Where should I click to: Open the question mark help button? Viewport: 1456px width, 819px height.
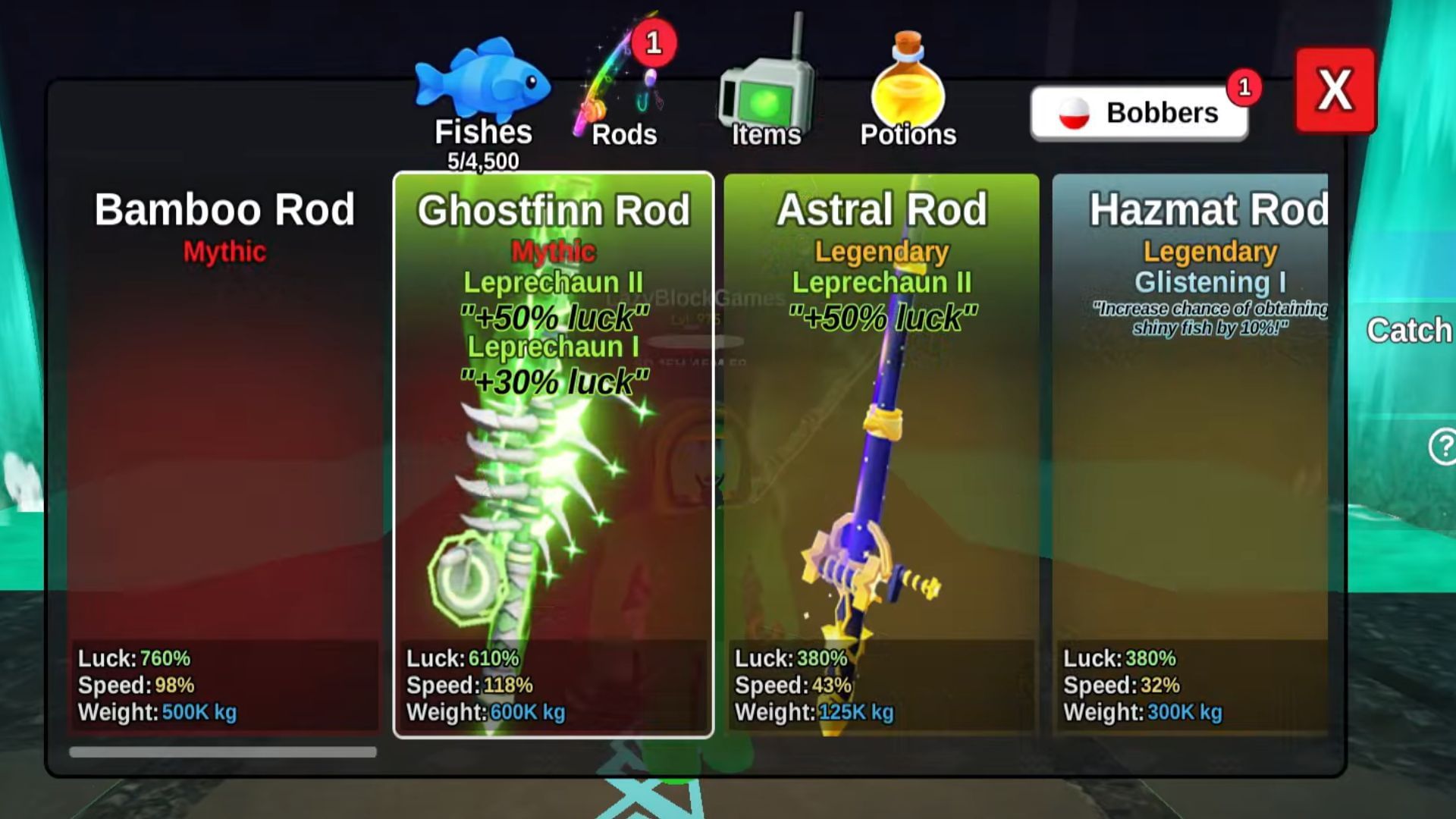pyautogui.click(x=1442, y=446)
